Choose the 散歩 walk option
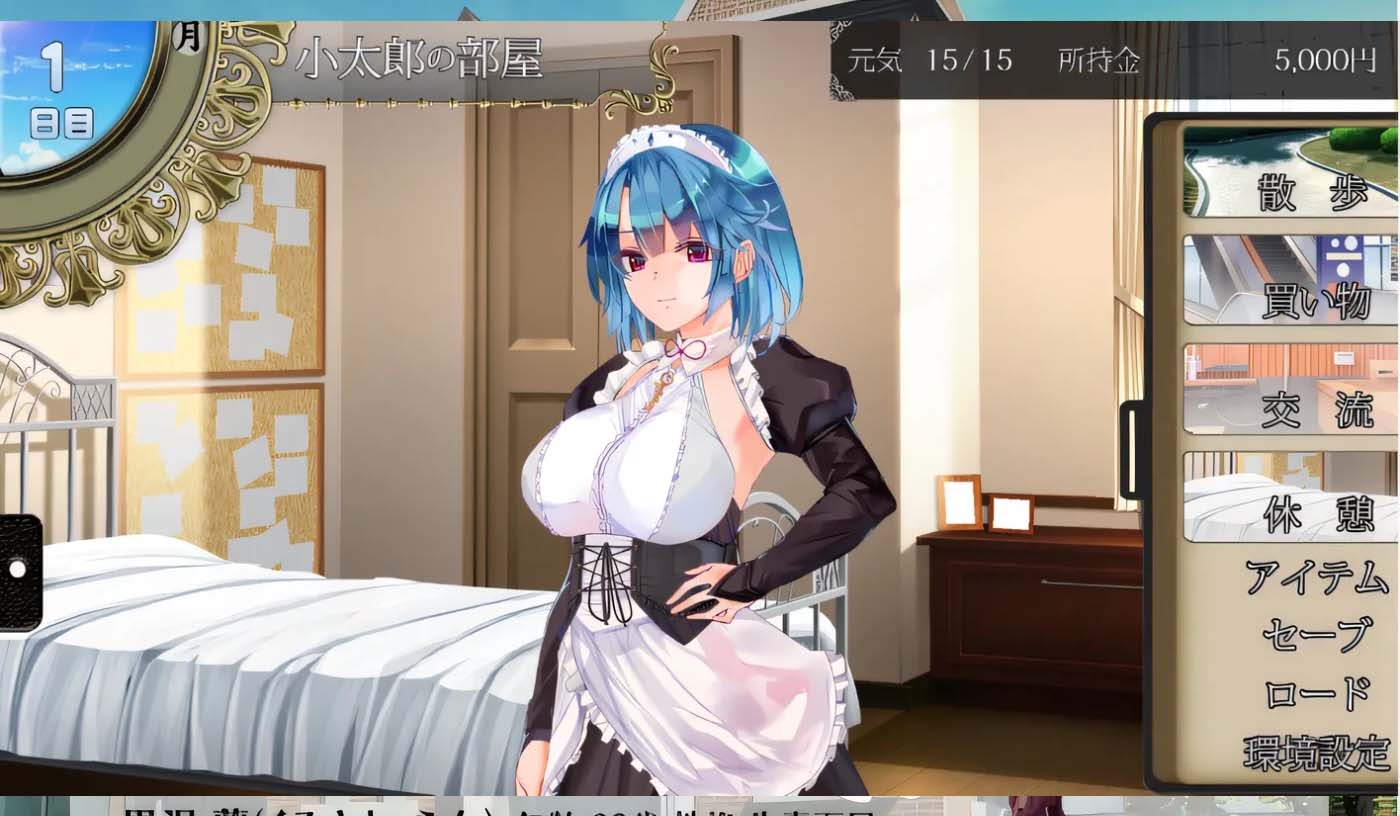Viewport: 1400px width, 816px height. (x=1291, y=172)
